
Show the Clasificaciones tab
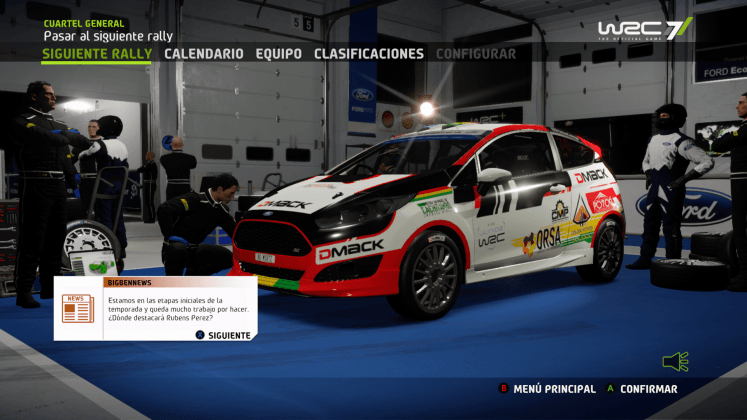tap(368, 54)
